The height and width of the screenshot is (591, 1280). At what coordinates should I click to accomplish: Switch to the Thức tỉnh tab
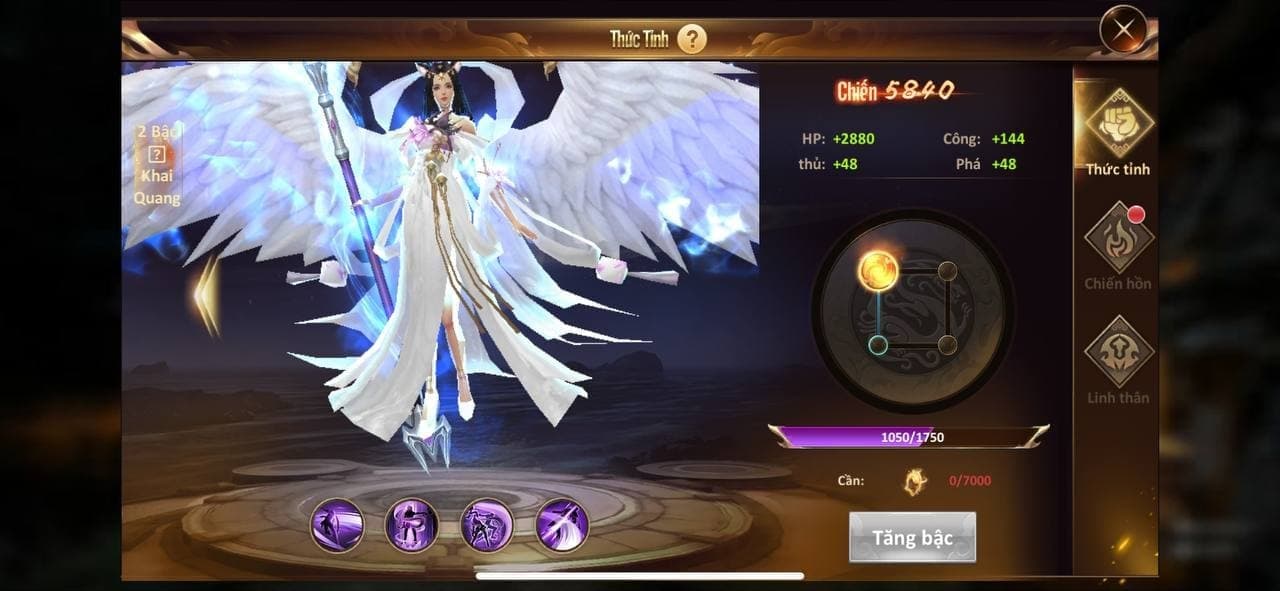1118,132
